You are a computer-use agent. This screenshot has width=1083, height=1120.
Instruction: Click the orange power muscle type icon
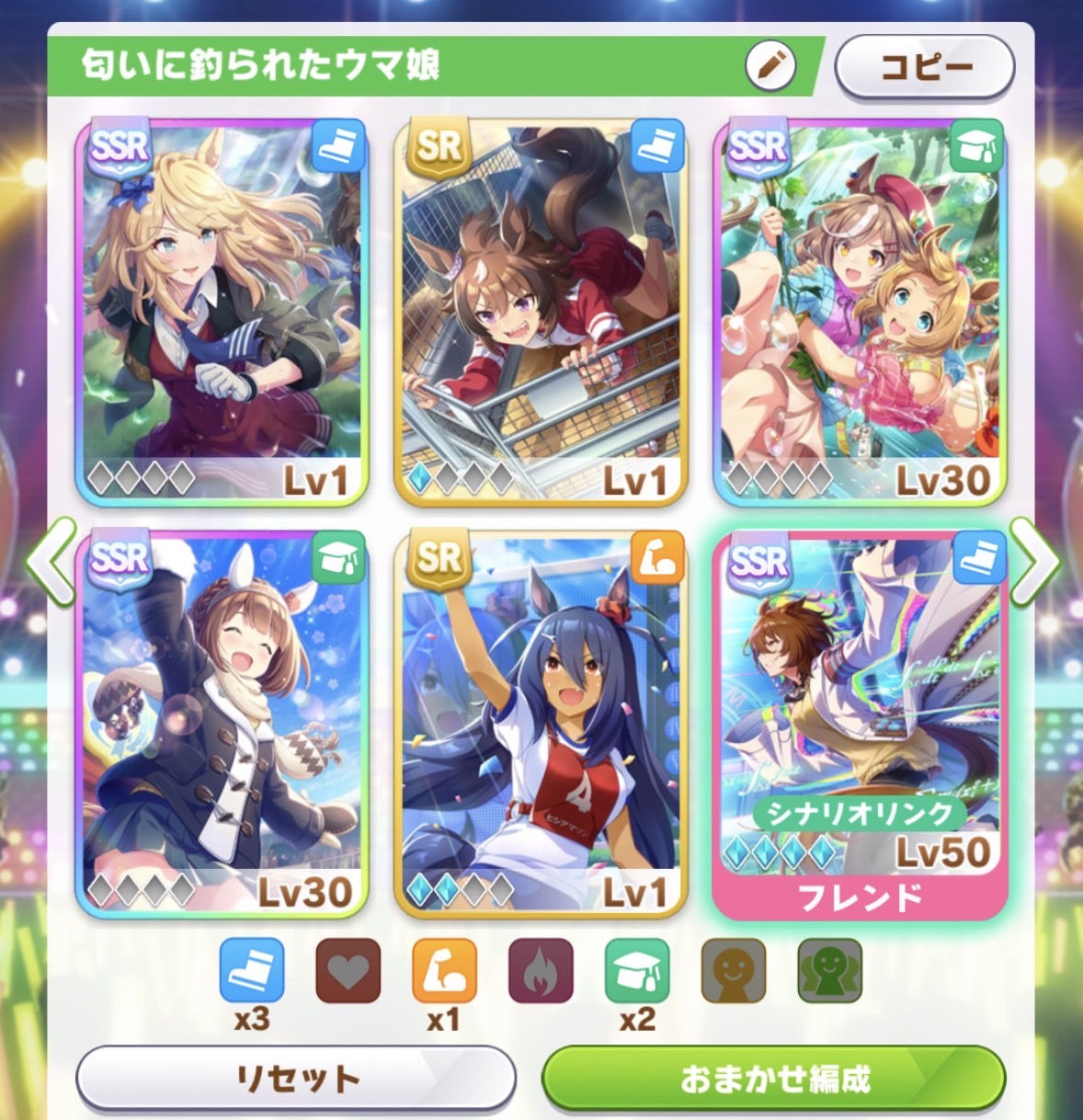point(444,971)
